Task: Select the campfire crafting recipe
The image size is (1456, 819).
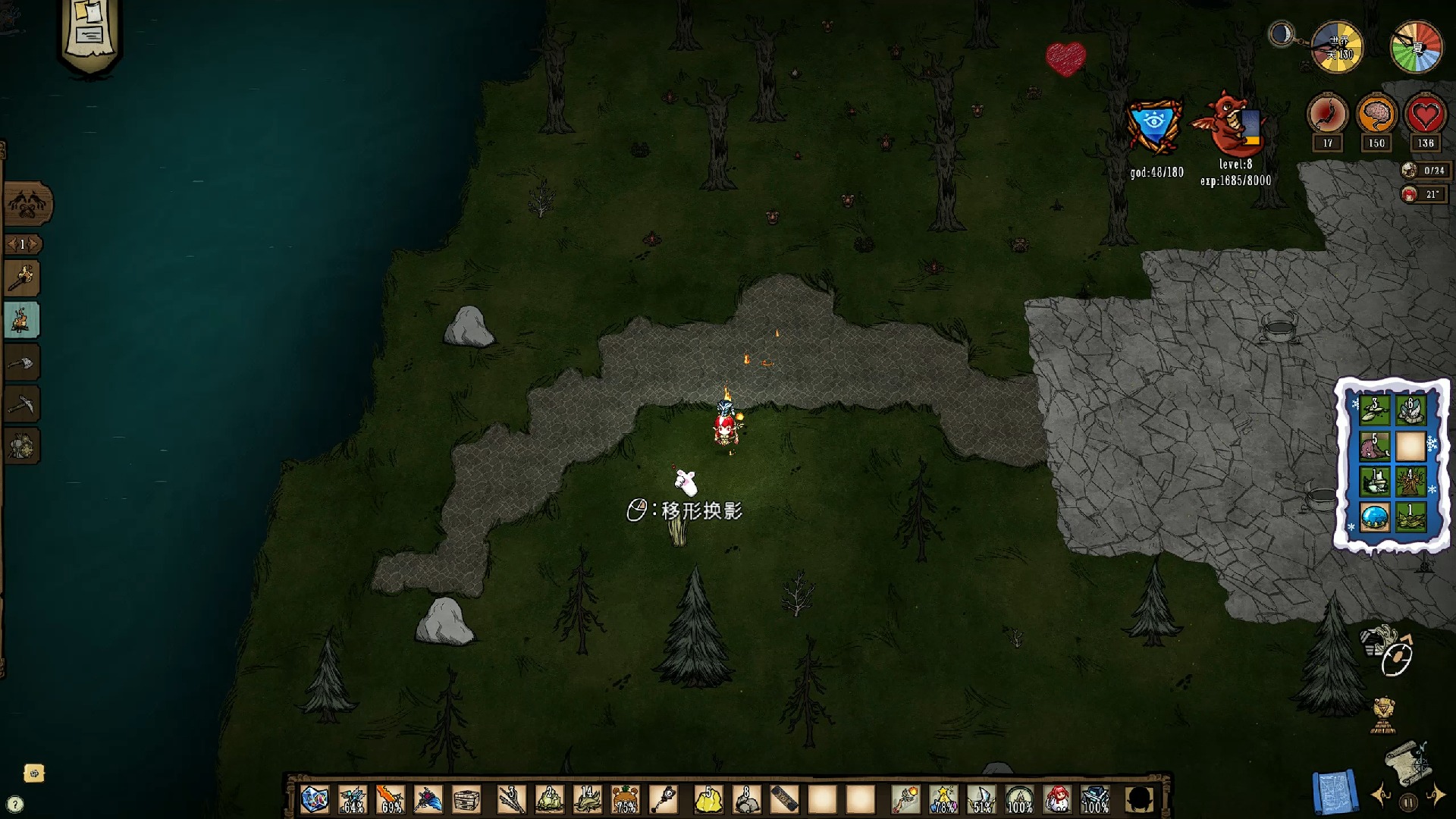Action: click(x=22, y=320)
